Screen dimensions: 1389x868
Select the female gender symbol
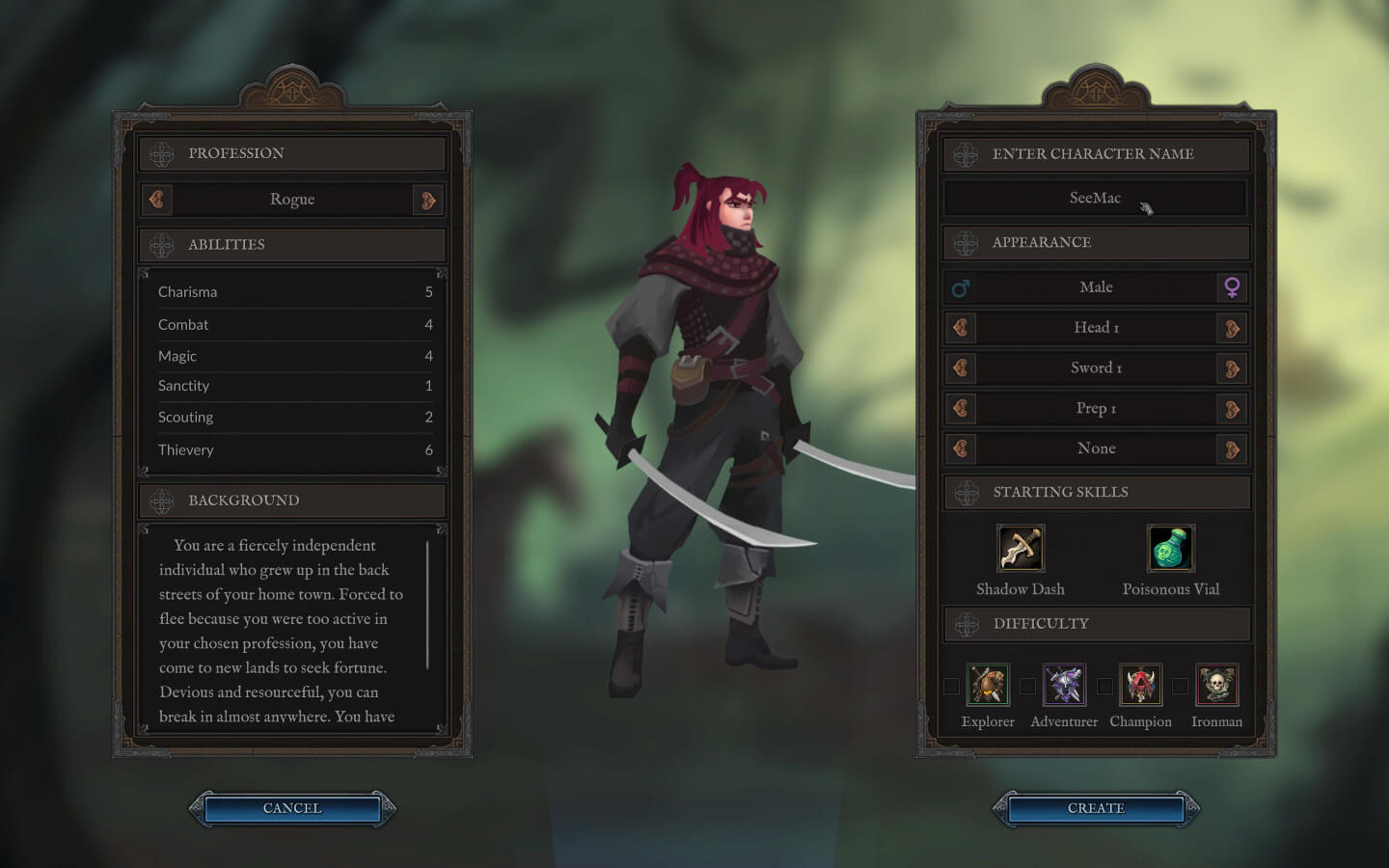pyautogui.click(x=1232, y=287)
